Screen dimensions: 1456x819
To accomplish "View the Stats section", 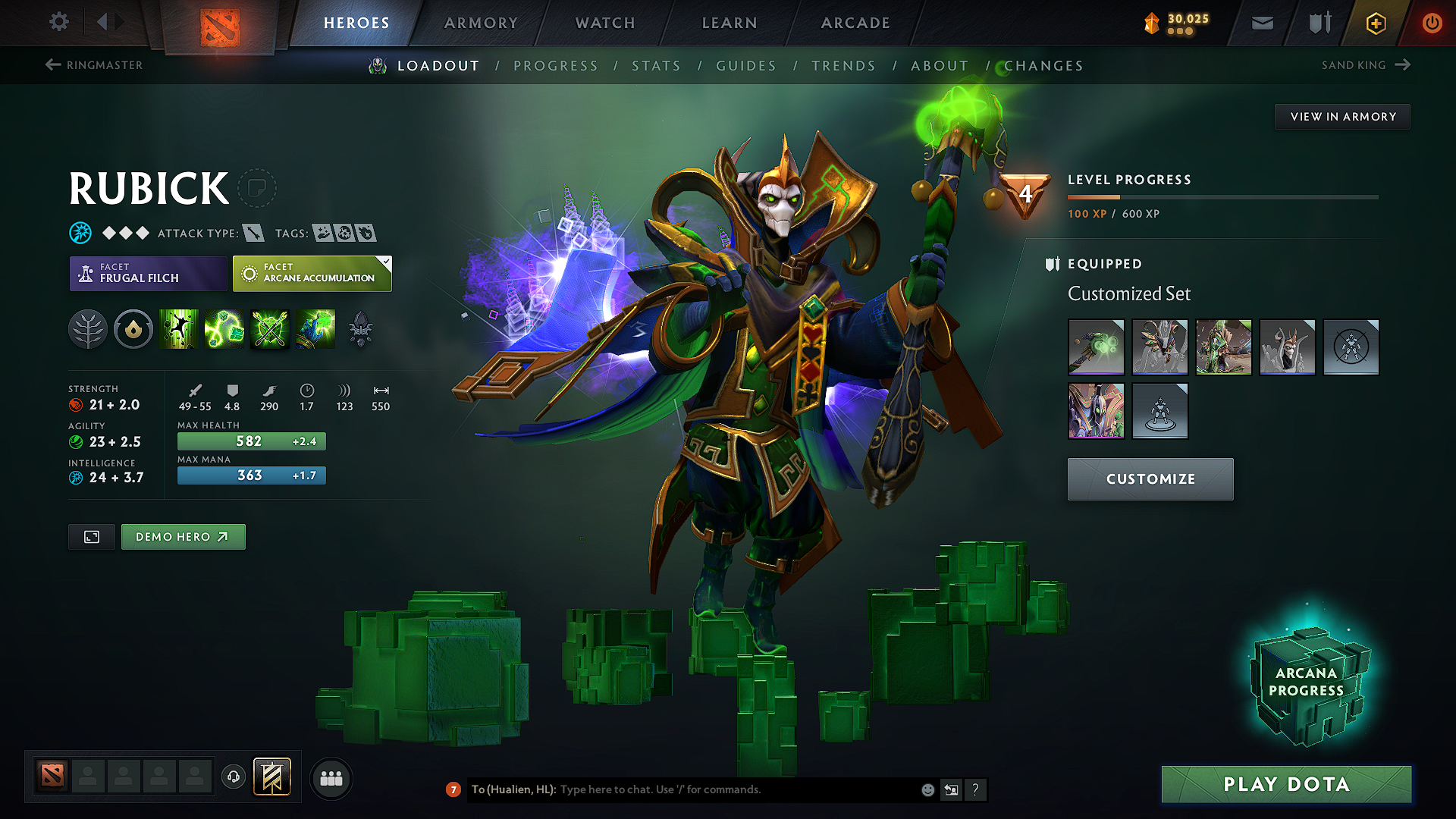I will [x=656, y=66].
